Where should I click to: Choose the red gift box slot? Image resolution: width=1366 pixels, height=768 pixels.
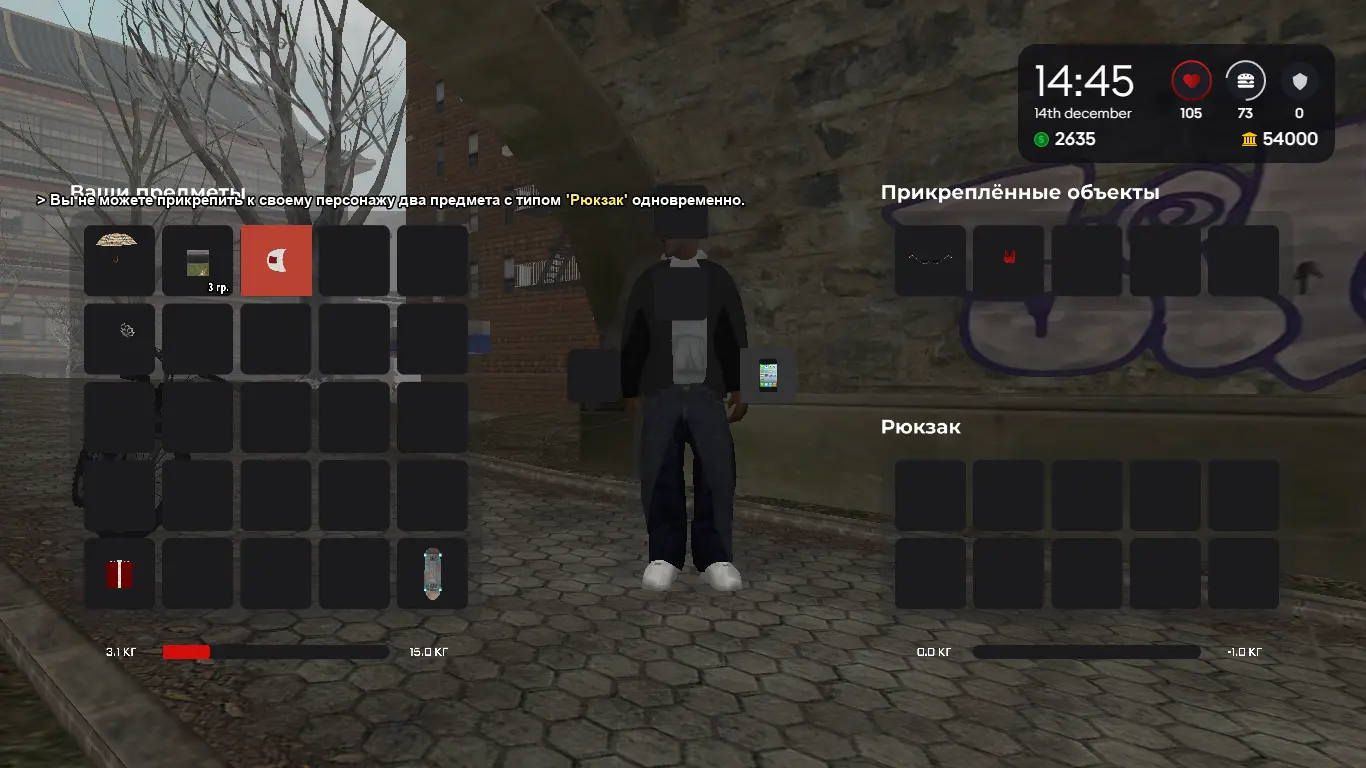(x=119, y=574)
